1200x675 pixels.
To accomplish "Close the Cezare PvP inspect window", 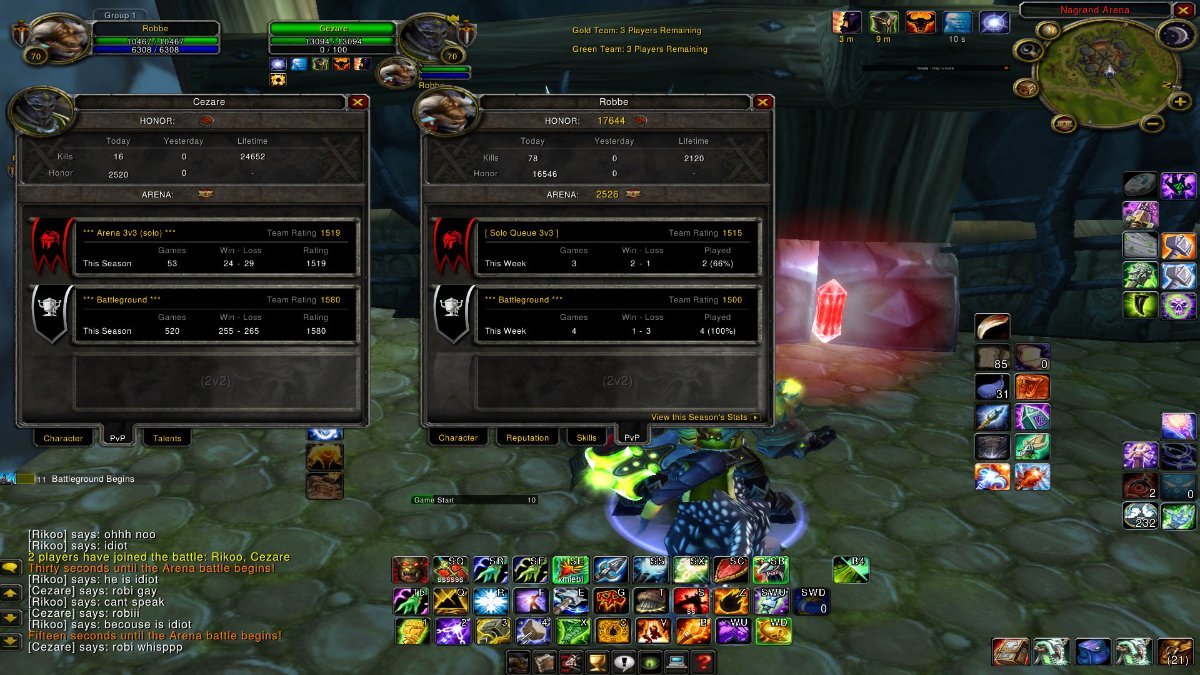I will 358,101.
